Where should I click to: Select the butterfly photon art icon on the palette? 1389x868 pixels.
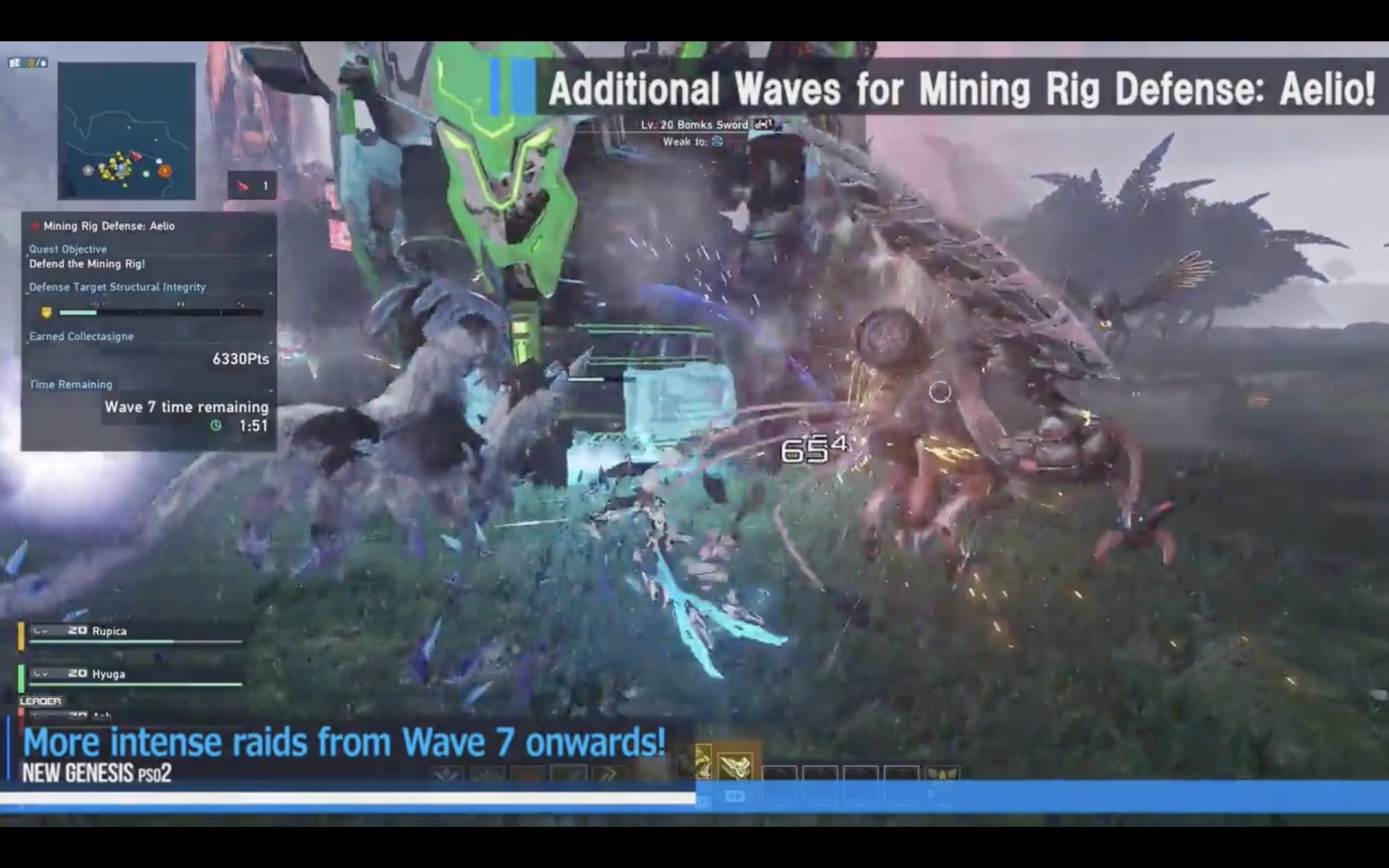pos(944,773)
